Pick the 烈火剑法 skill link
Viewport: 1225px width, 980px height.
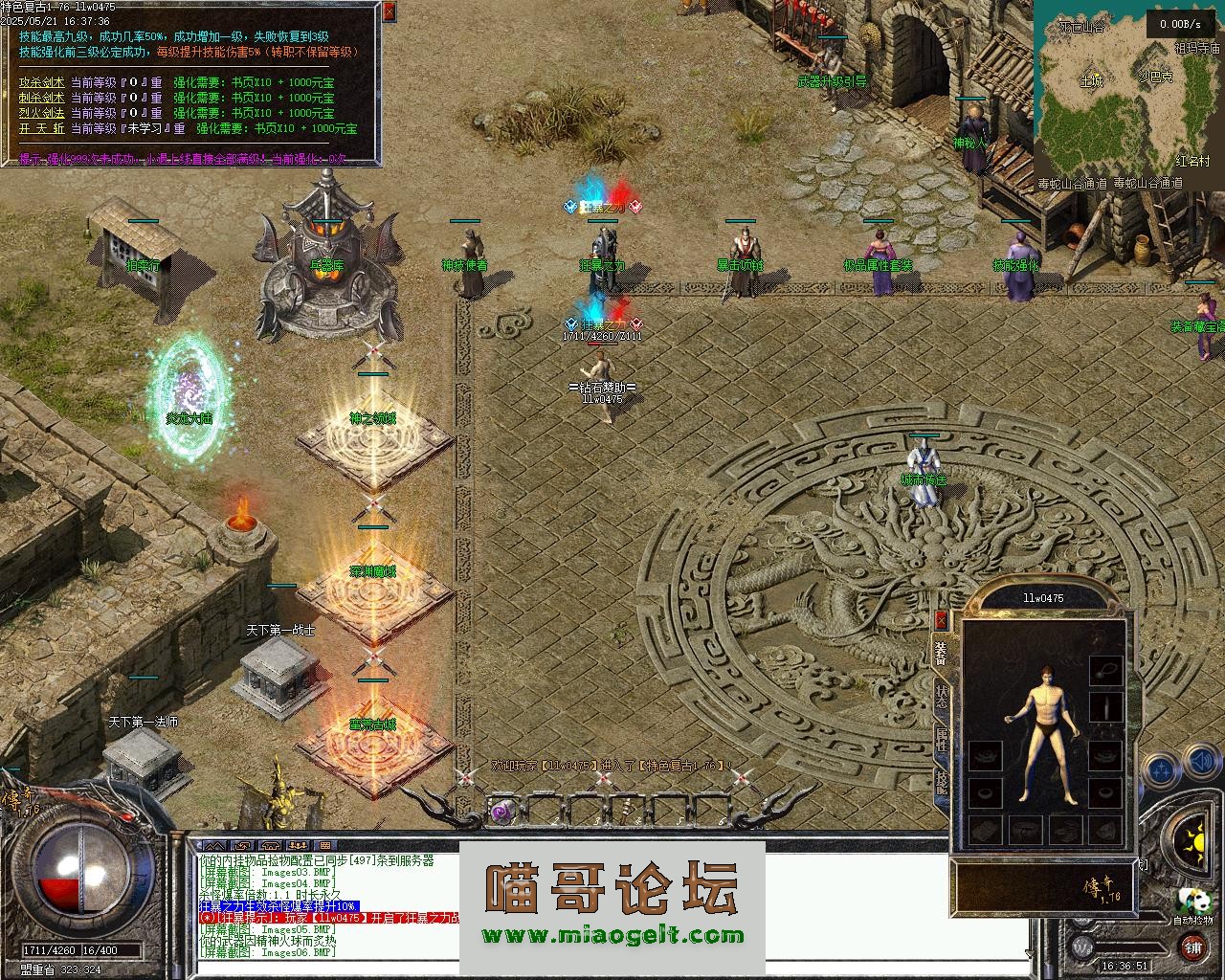point(40,113)
